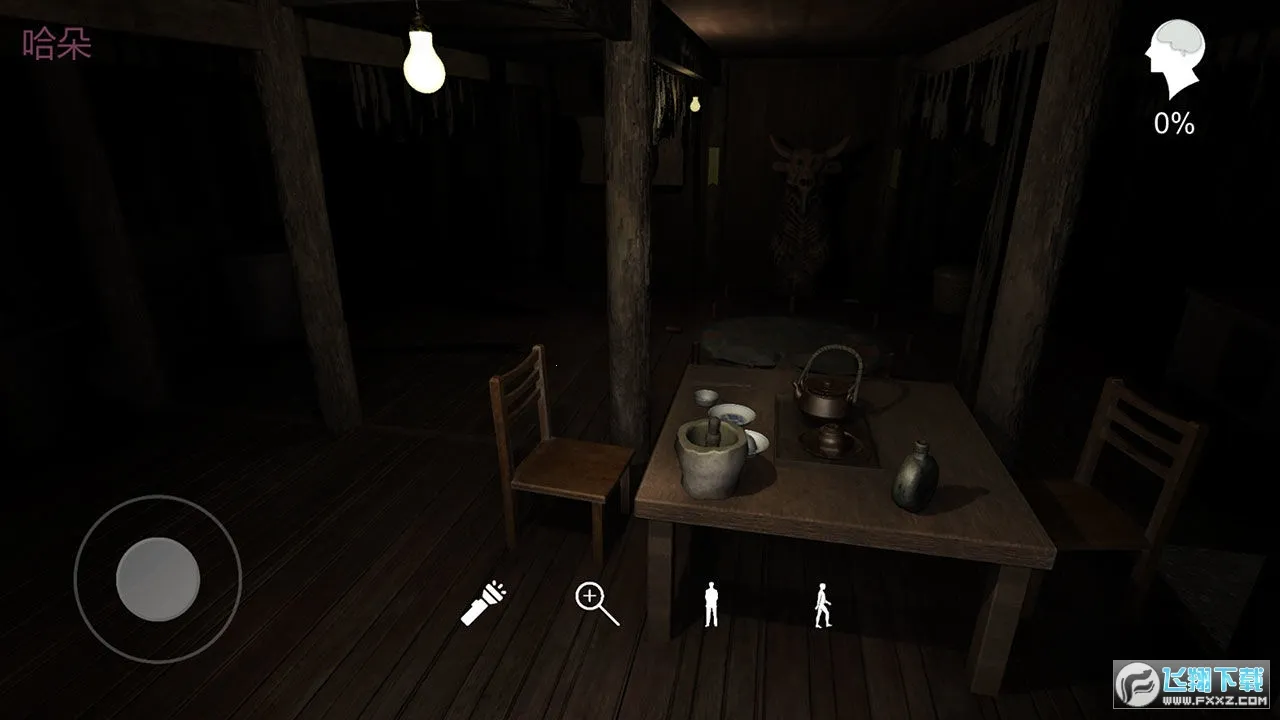Activate the magnifying glass inspect button
Viewport: 1280px width, 720px height.
click(x=596, y=604)
